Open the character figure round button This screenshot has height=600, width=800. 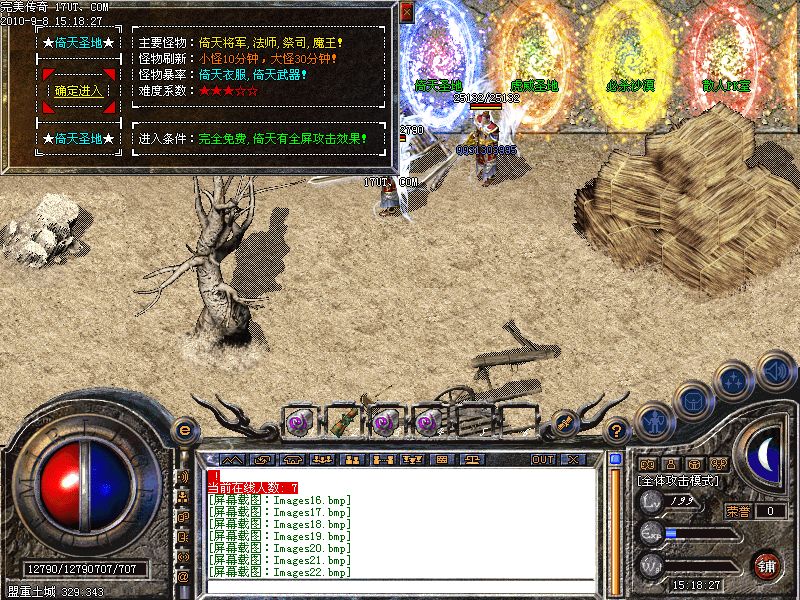coord(653,422)
